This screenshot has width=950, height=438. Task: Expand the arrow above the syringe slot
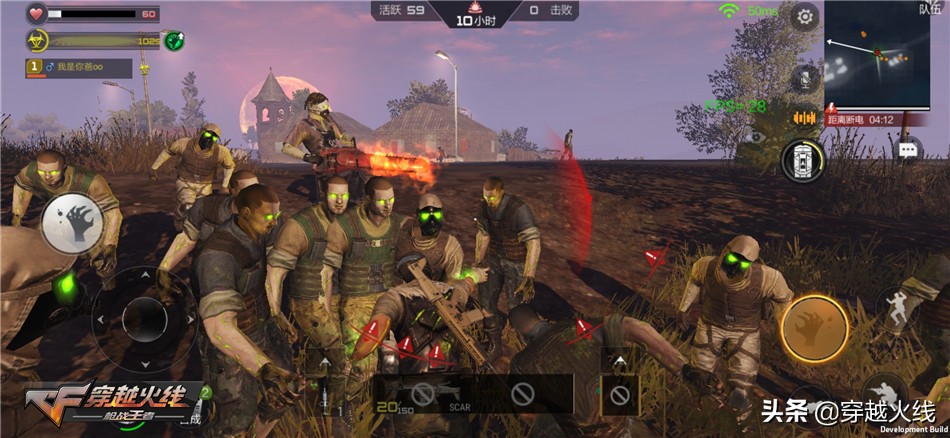pyautogui.click(x=324, y=360)
